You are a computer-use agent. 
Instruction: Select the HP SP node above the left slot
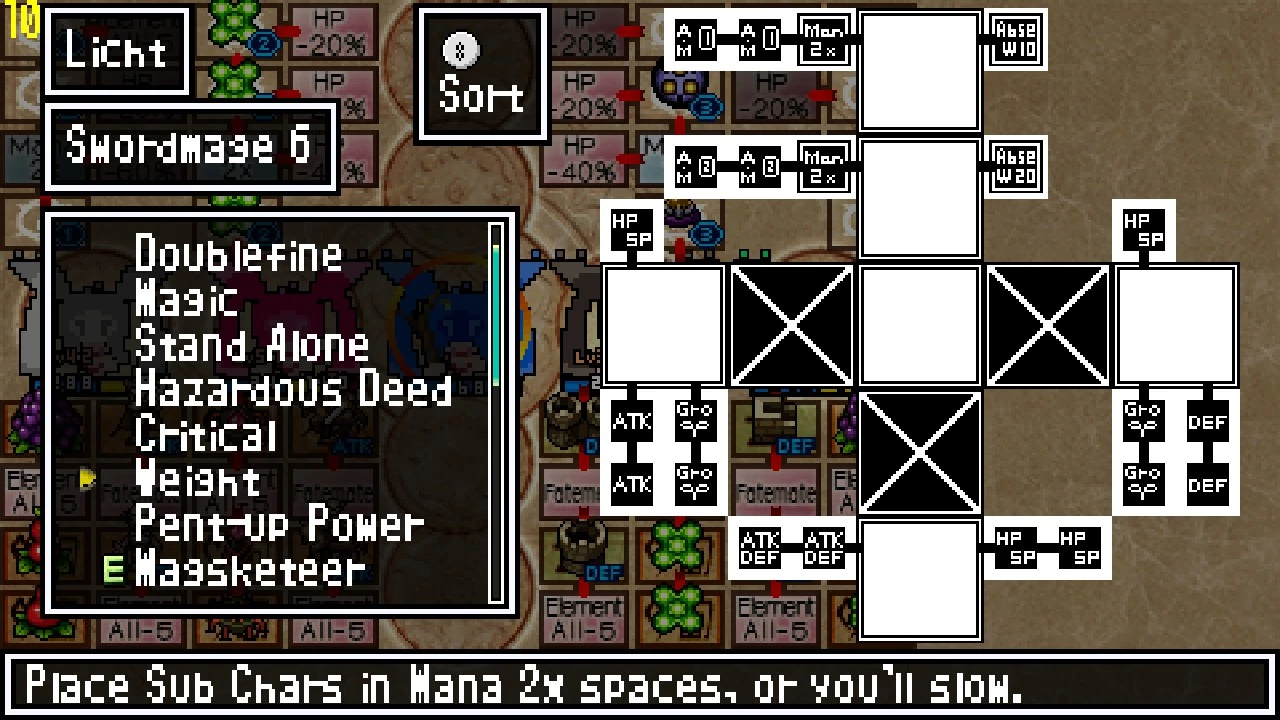point(631,231)
